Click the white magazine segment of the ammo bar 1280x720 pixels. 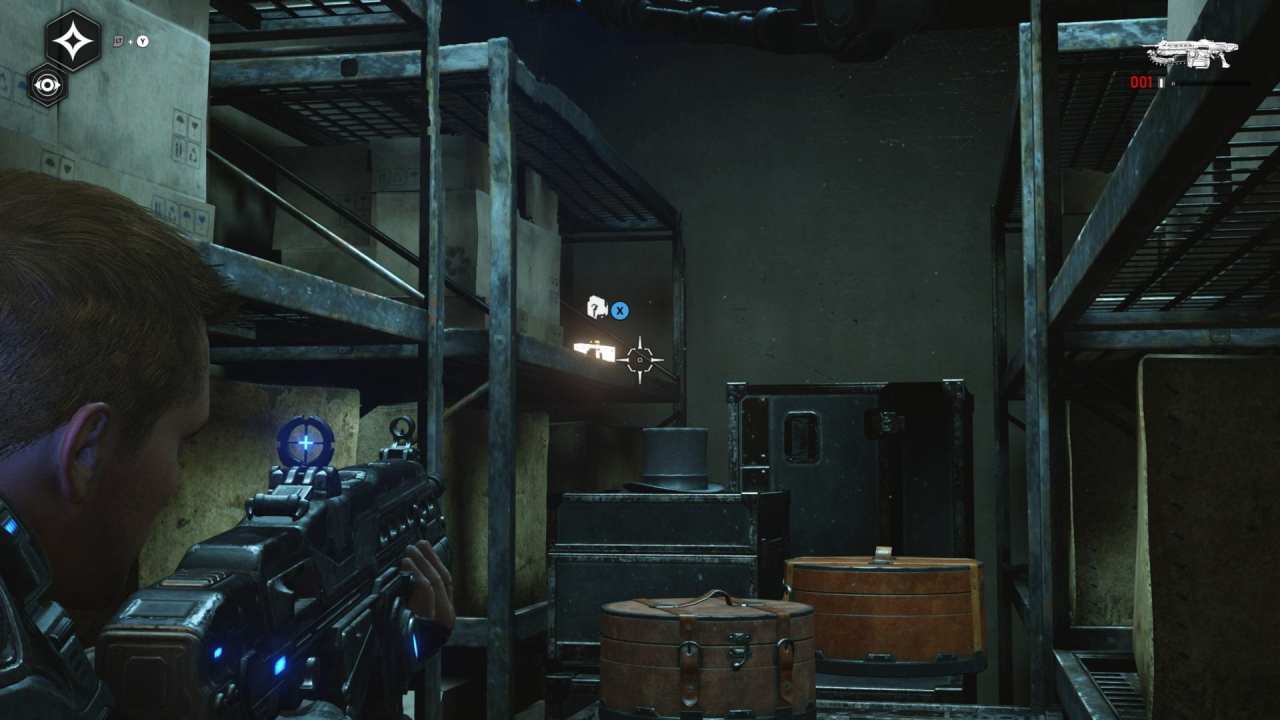(x=1163, y=84)
